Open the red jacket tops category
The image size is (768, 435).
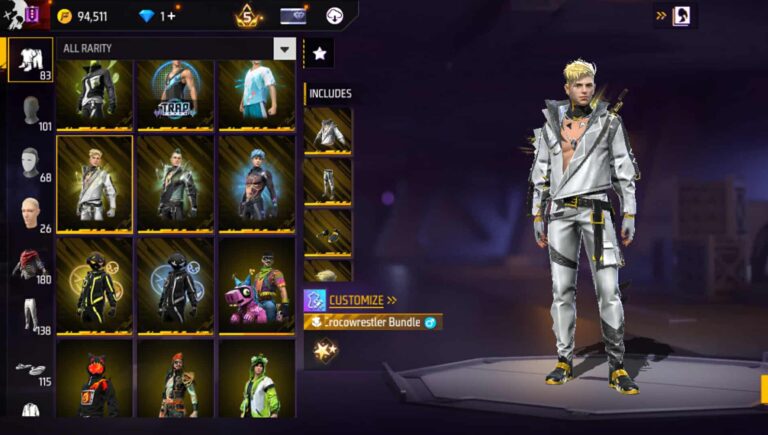coord(30,265)
